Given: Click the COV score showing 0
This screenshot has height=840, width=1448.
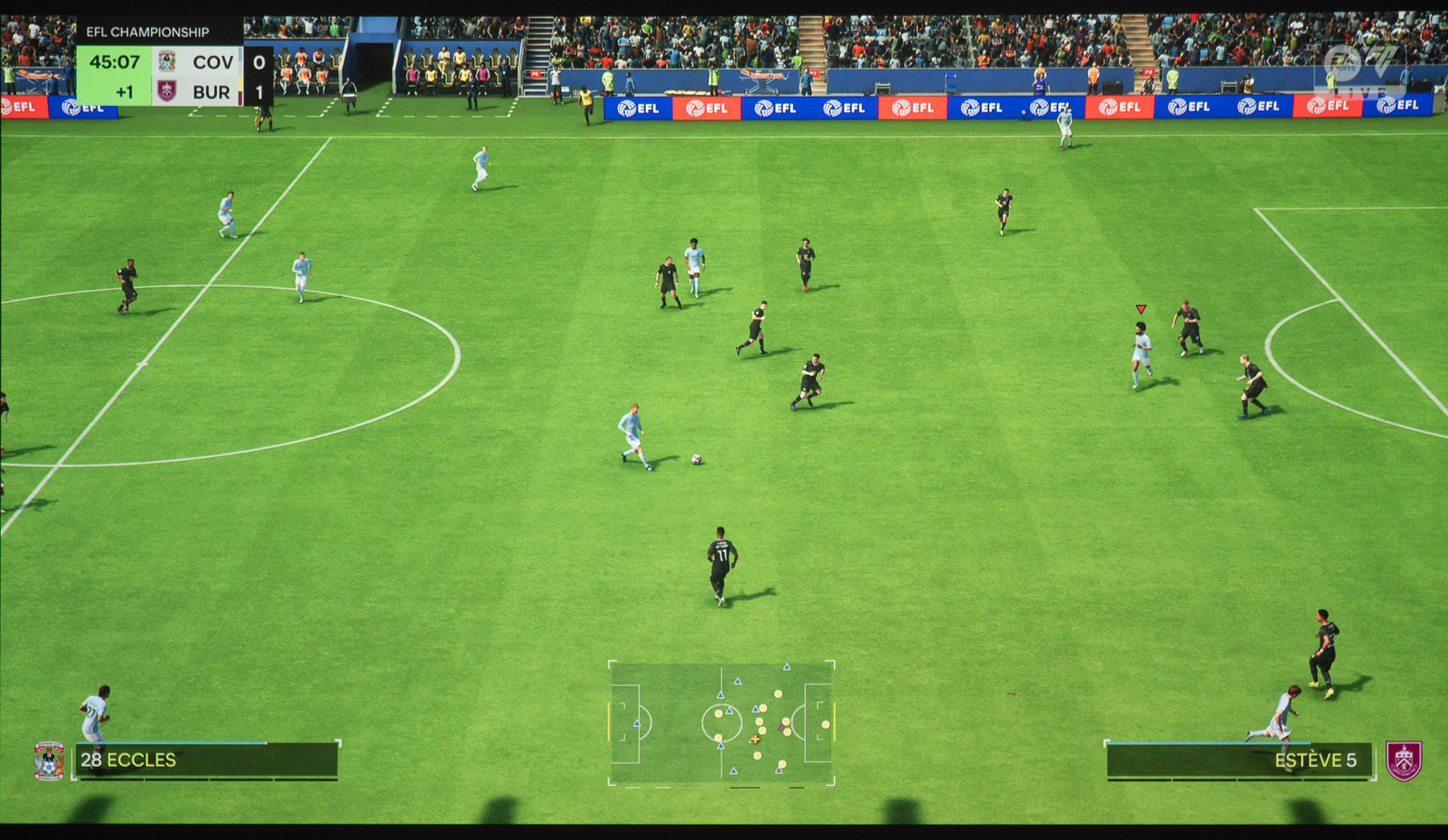Looking at the screenshot, I should point(259,61).
